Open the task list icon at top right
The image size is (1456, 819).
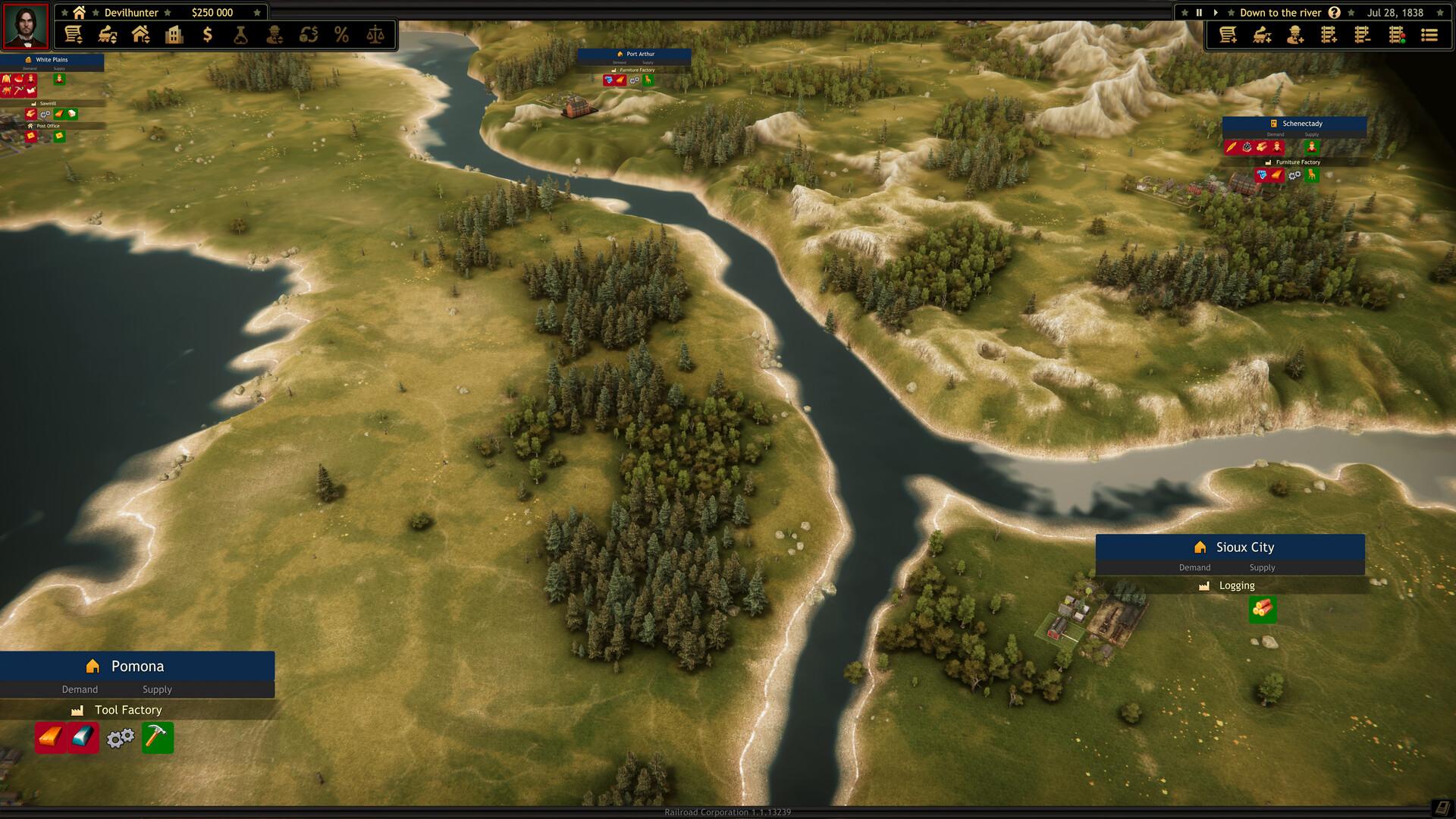click(1429, 35)
